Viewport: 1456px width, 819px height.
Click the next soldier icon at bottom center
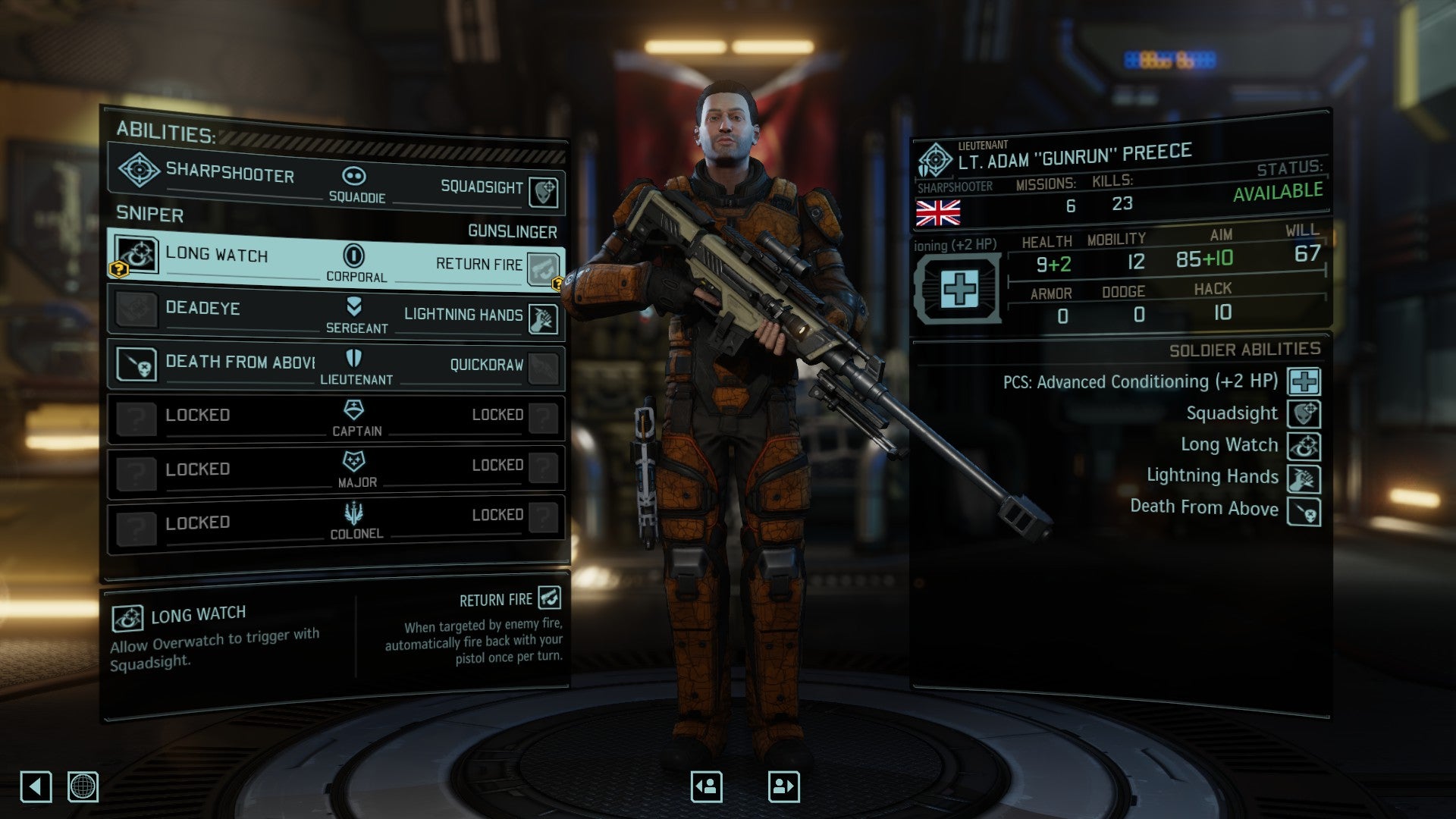[x=783, y=786]
